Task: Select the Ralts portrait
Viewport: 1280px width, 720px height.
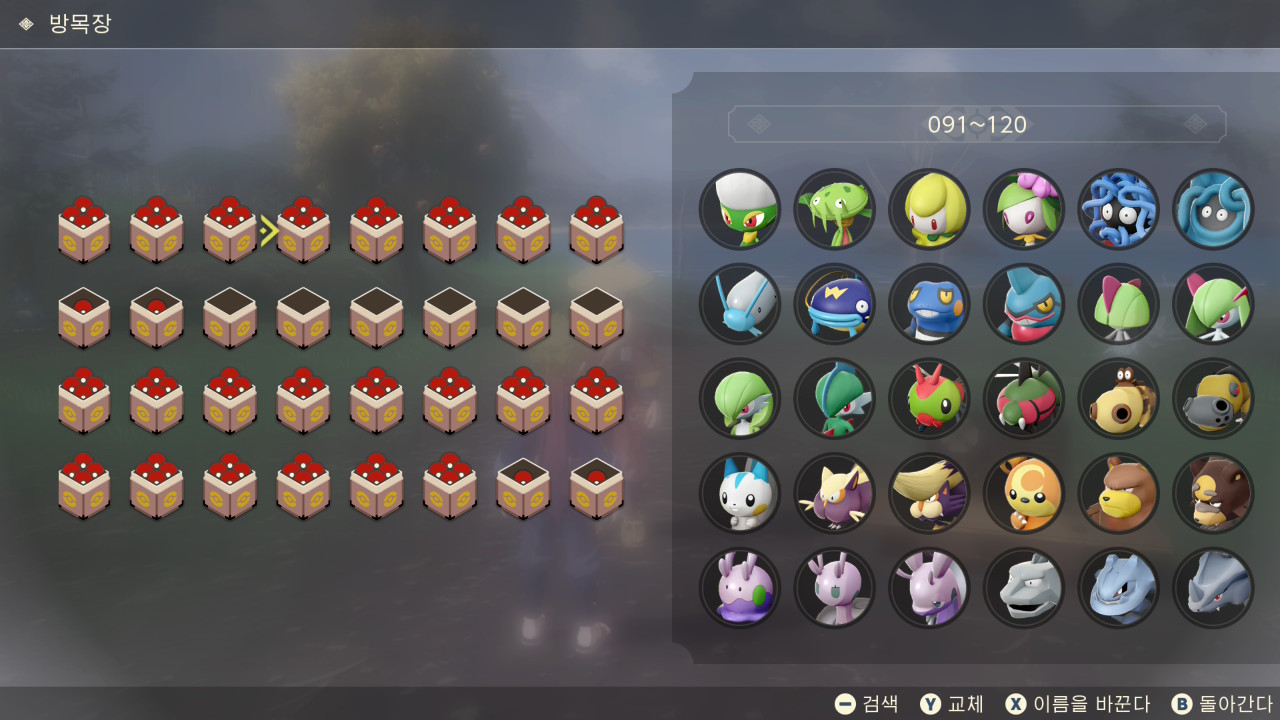Action: [1118, 304]
